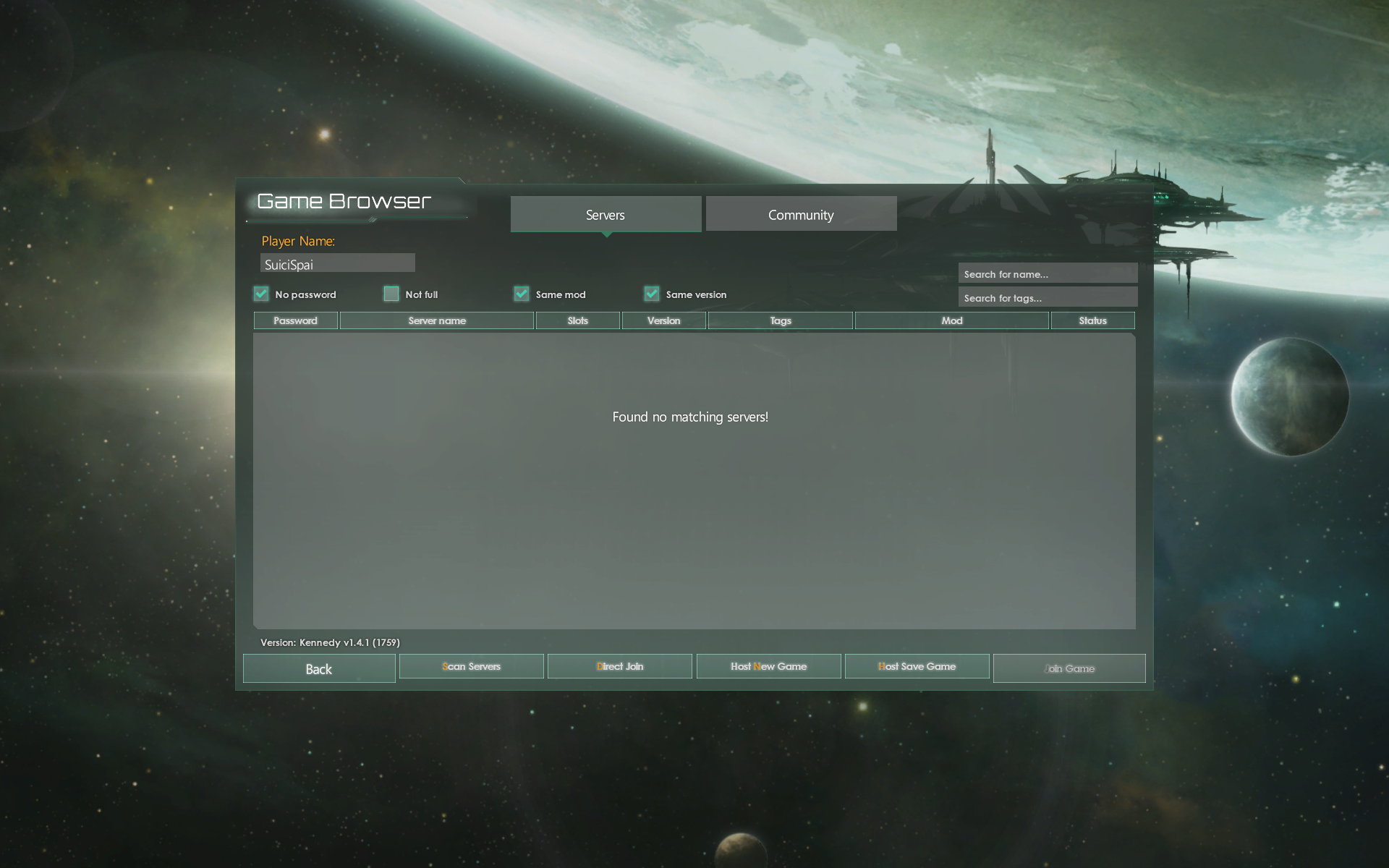This screenshot has width=1389, height=868.
Task: Click the Mod column header
Action: click(951, 320)
